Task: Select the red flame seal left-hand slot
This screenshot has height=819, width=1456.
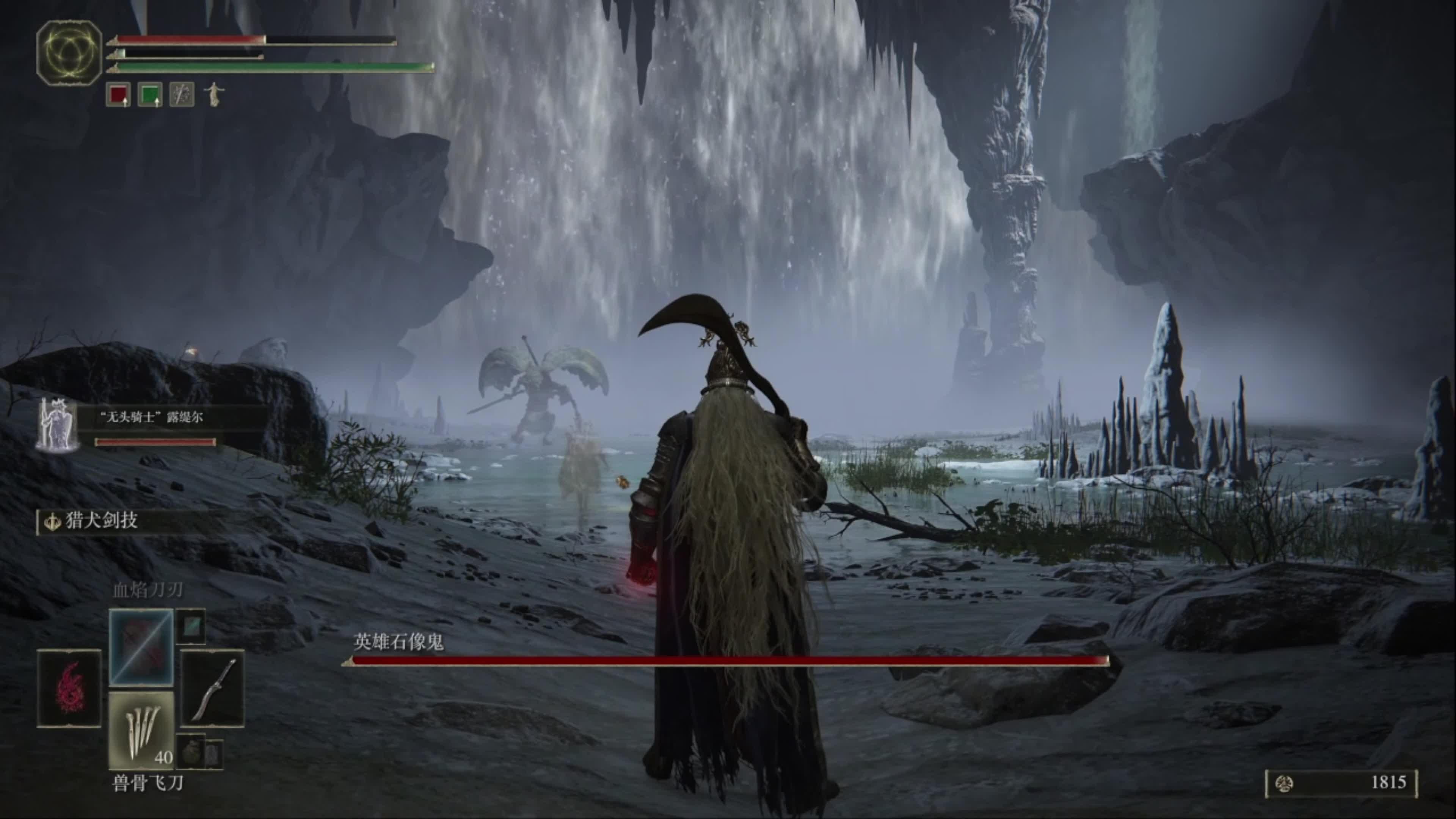Action: (x=69, y=688)
